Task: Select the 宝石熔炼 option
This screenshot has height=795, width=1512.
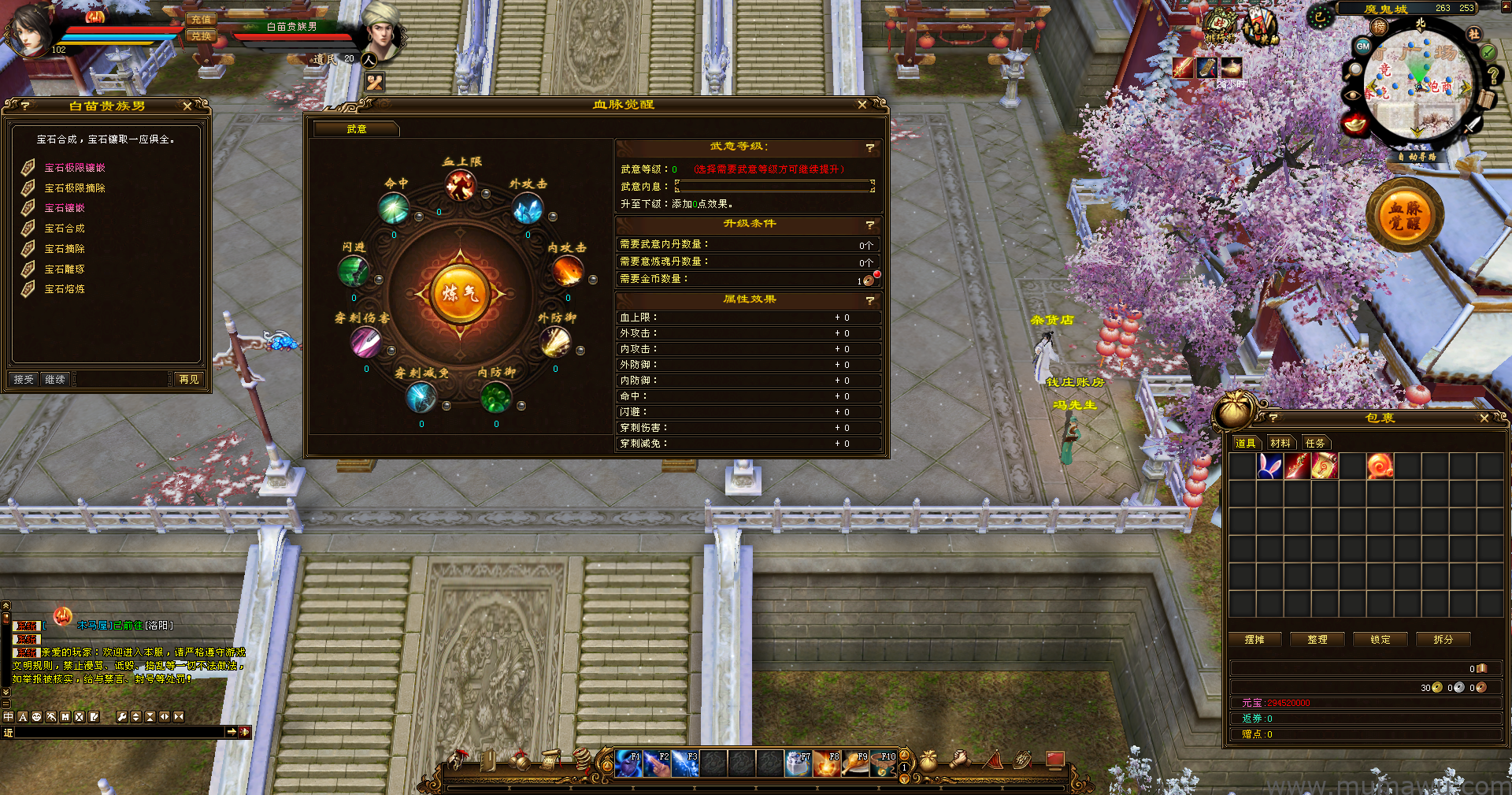Action: [x=65, y=289]
